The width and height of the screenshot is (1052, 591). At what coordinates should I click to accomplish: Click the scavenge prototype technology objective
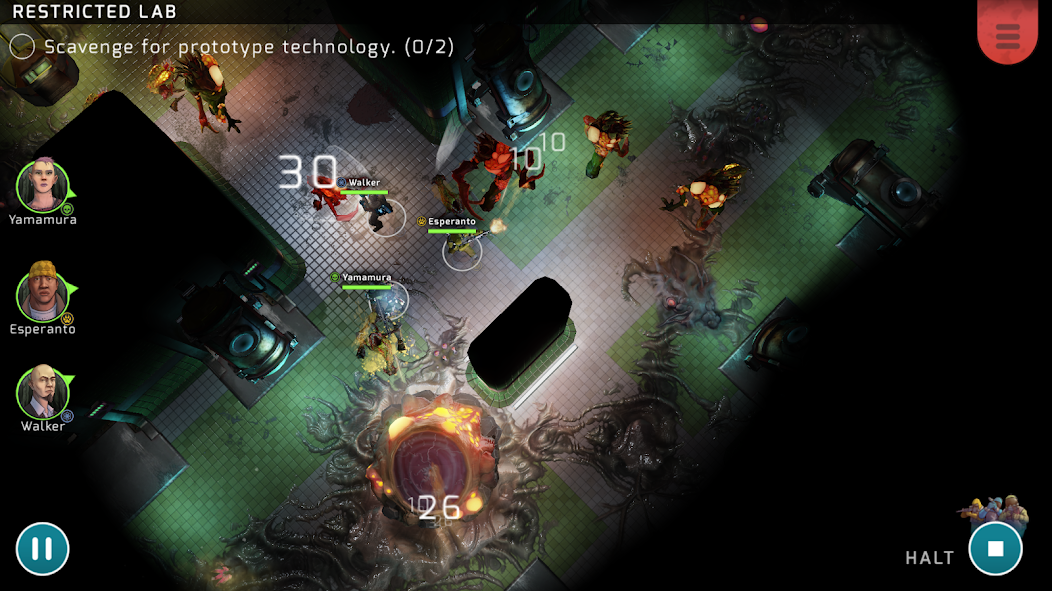click(248, 47)
